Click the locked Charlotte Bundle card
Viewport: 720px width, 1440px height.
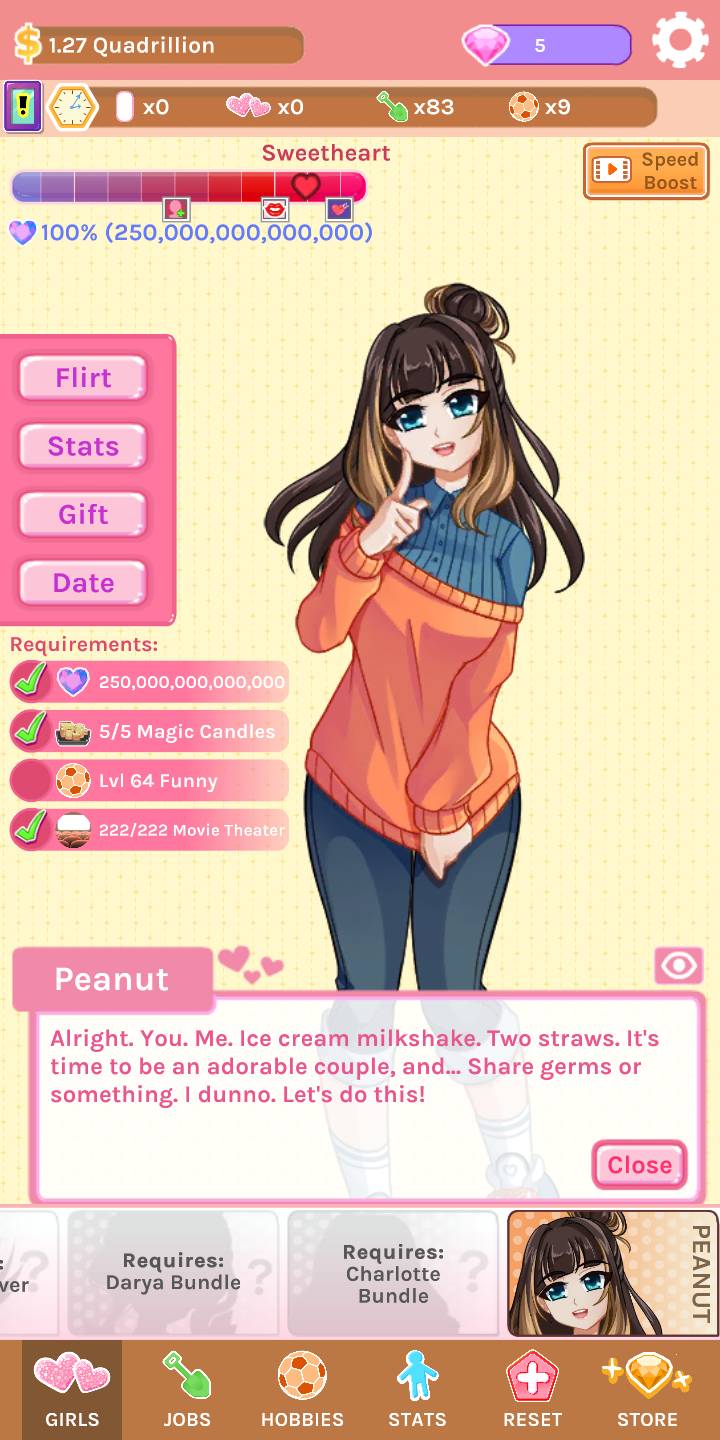pyautogui.click(x=393, y=1273)
